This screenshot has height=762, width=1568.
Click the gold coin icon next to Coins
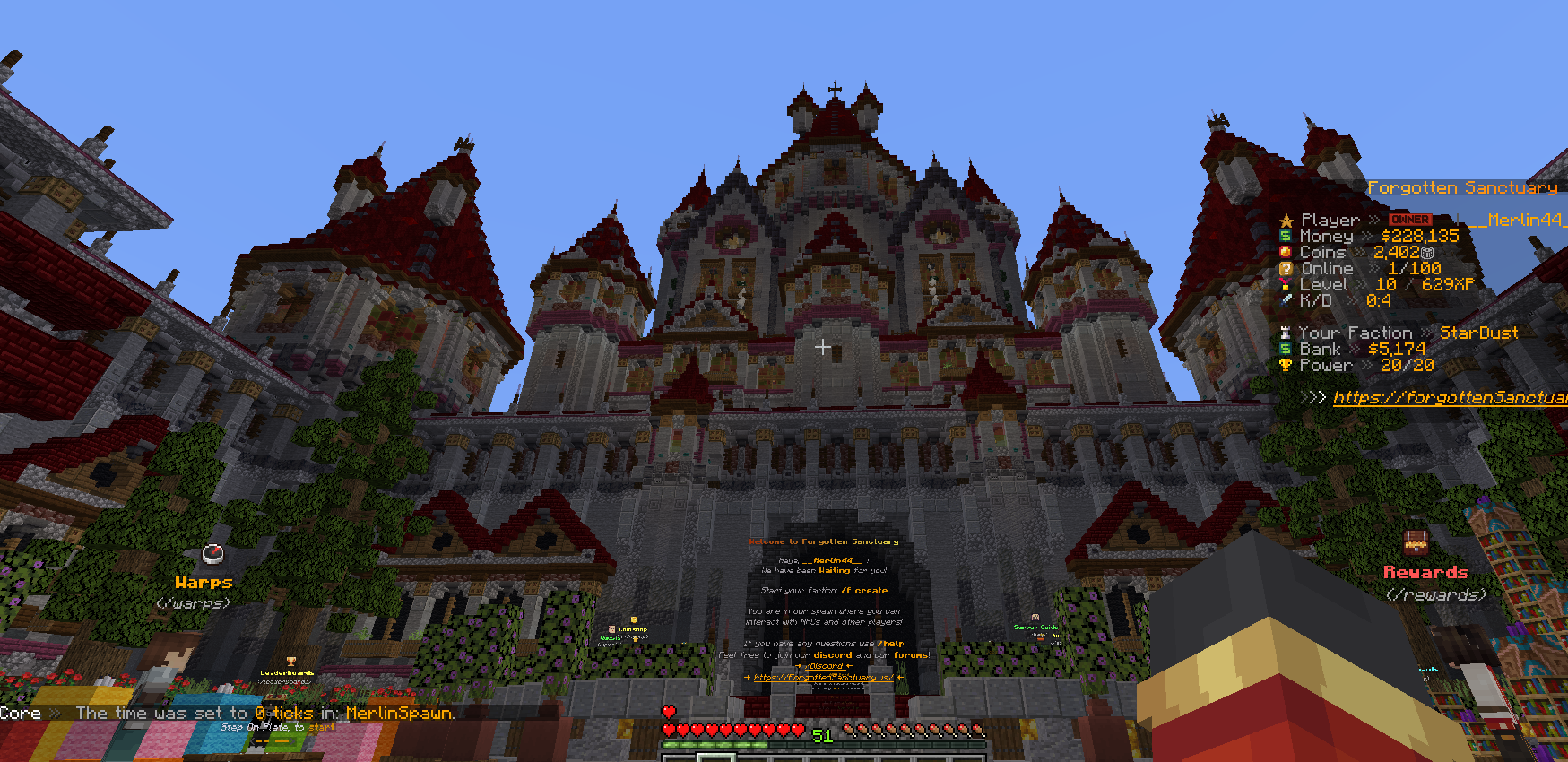coord(1287,252)
